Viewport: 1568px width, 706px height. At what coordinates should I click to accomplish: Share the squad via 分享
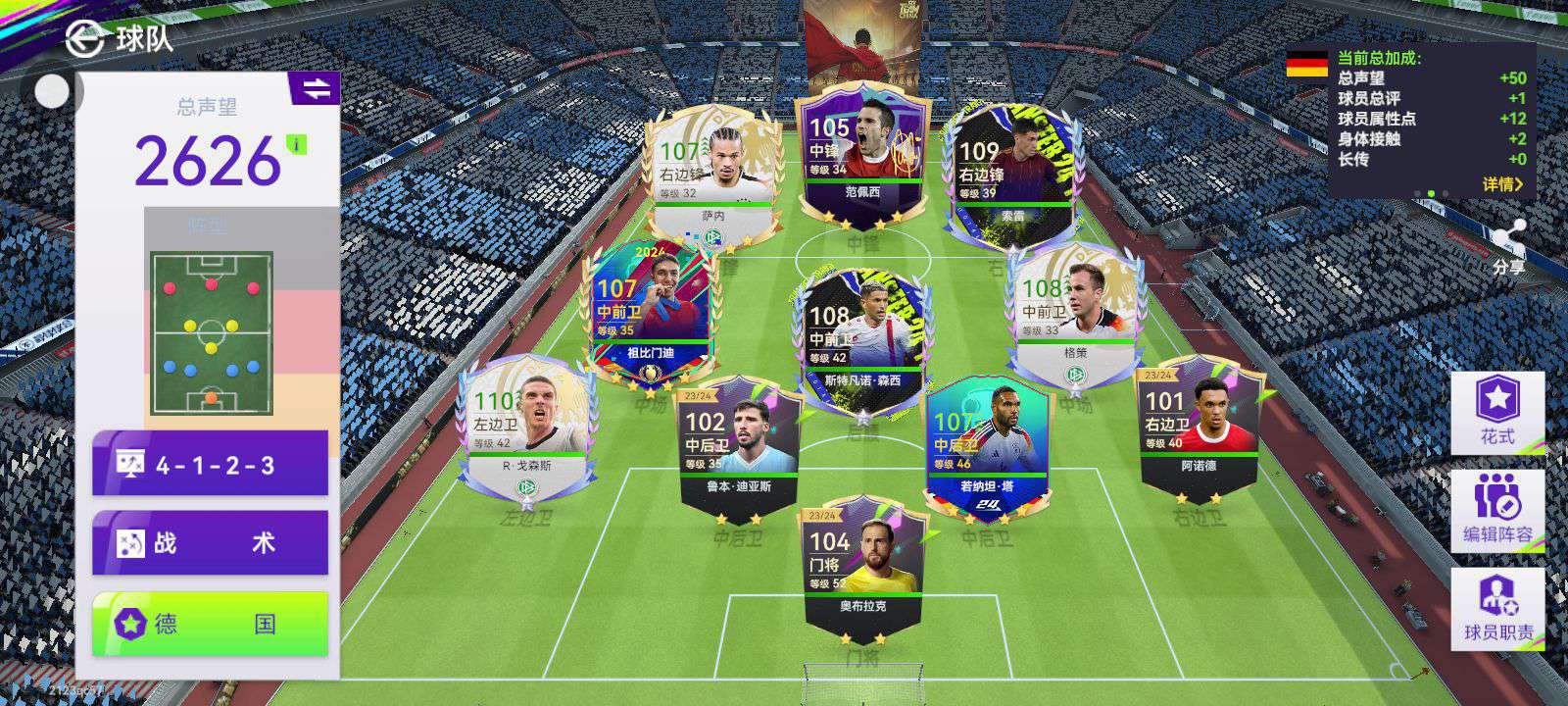1508,249
